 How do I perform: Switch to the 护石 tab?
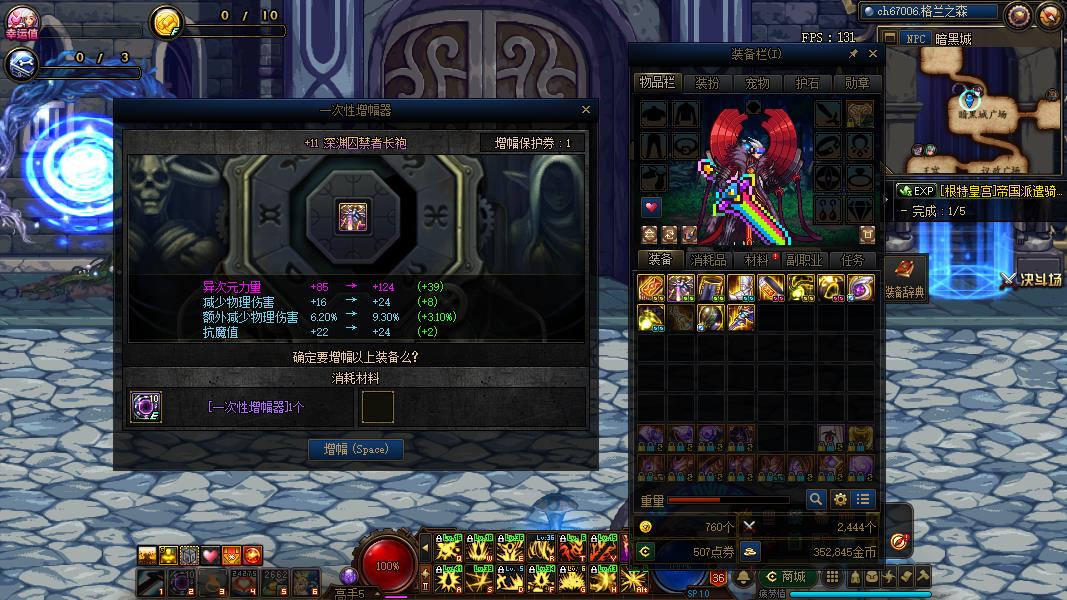click(807, 84)
